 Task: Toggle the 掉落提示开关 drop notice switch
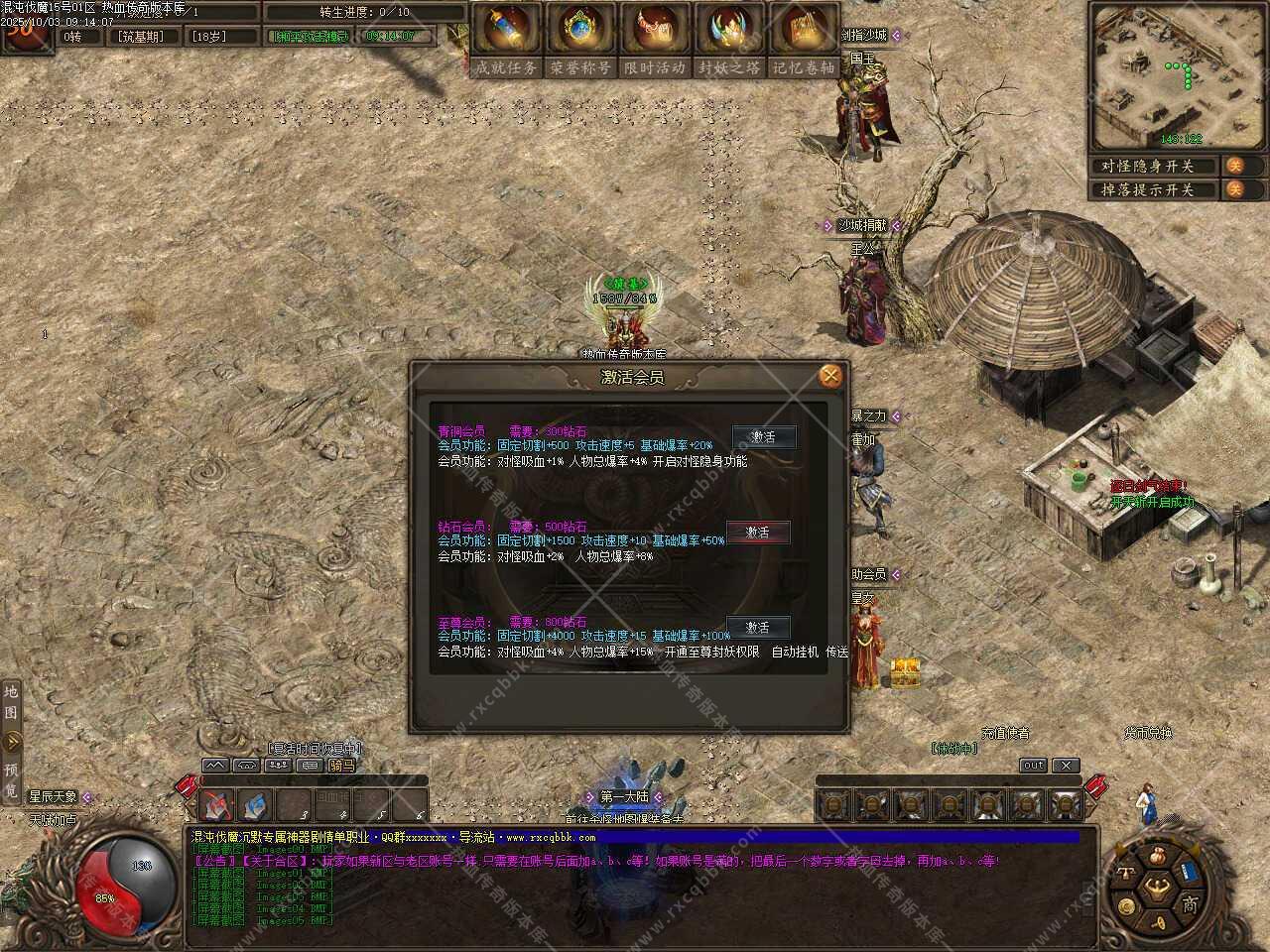1234,189
